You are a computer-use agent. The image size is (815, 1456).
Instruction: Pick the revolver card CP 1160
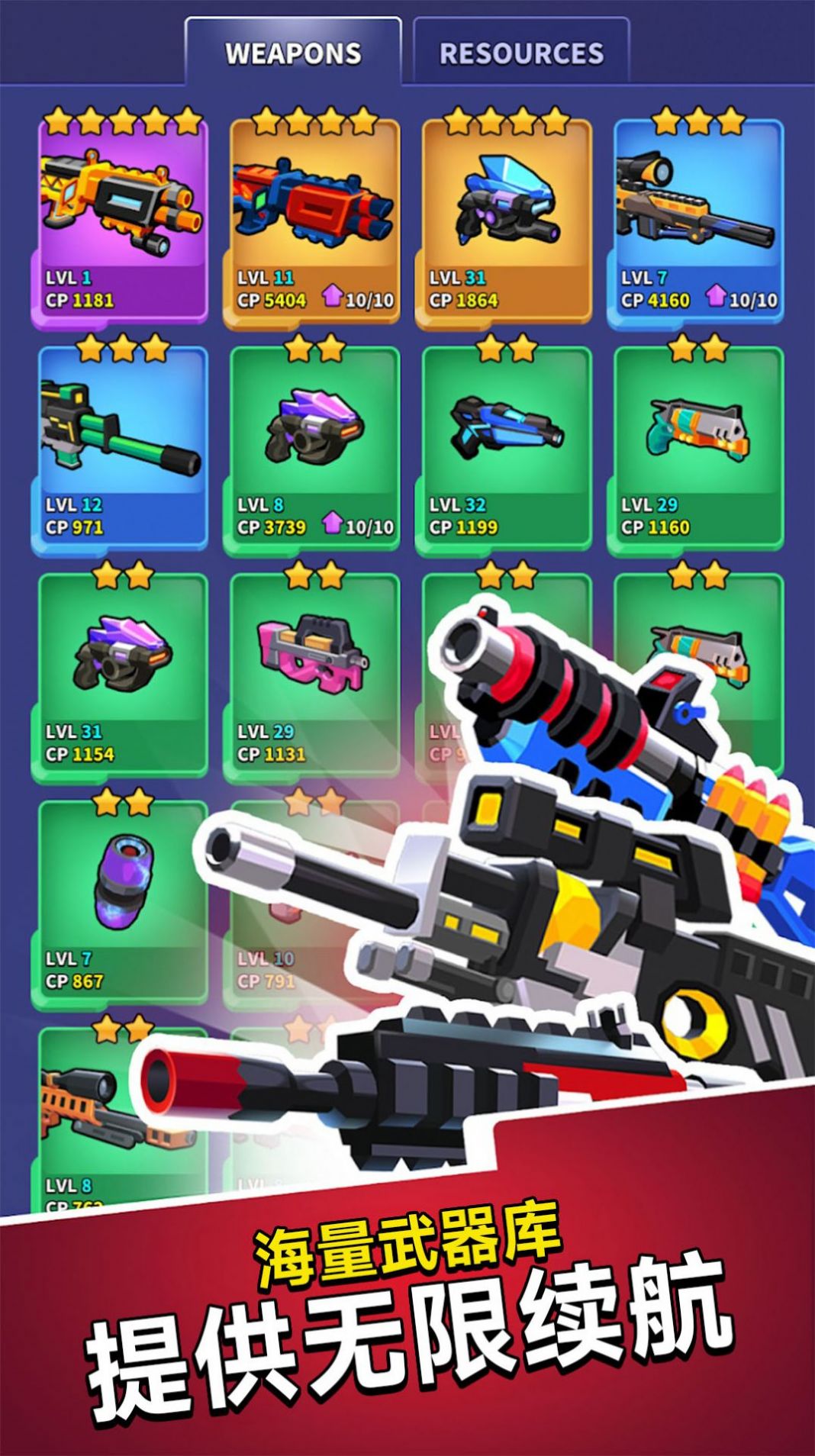[x=697, y=445]
